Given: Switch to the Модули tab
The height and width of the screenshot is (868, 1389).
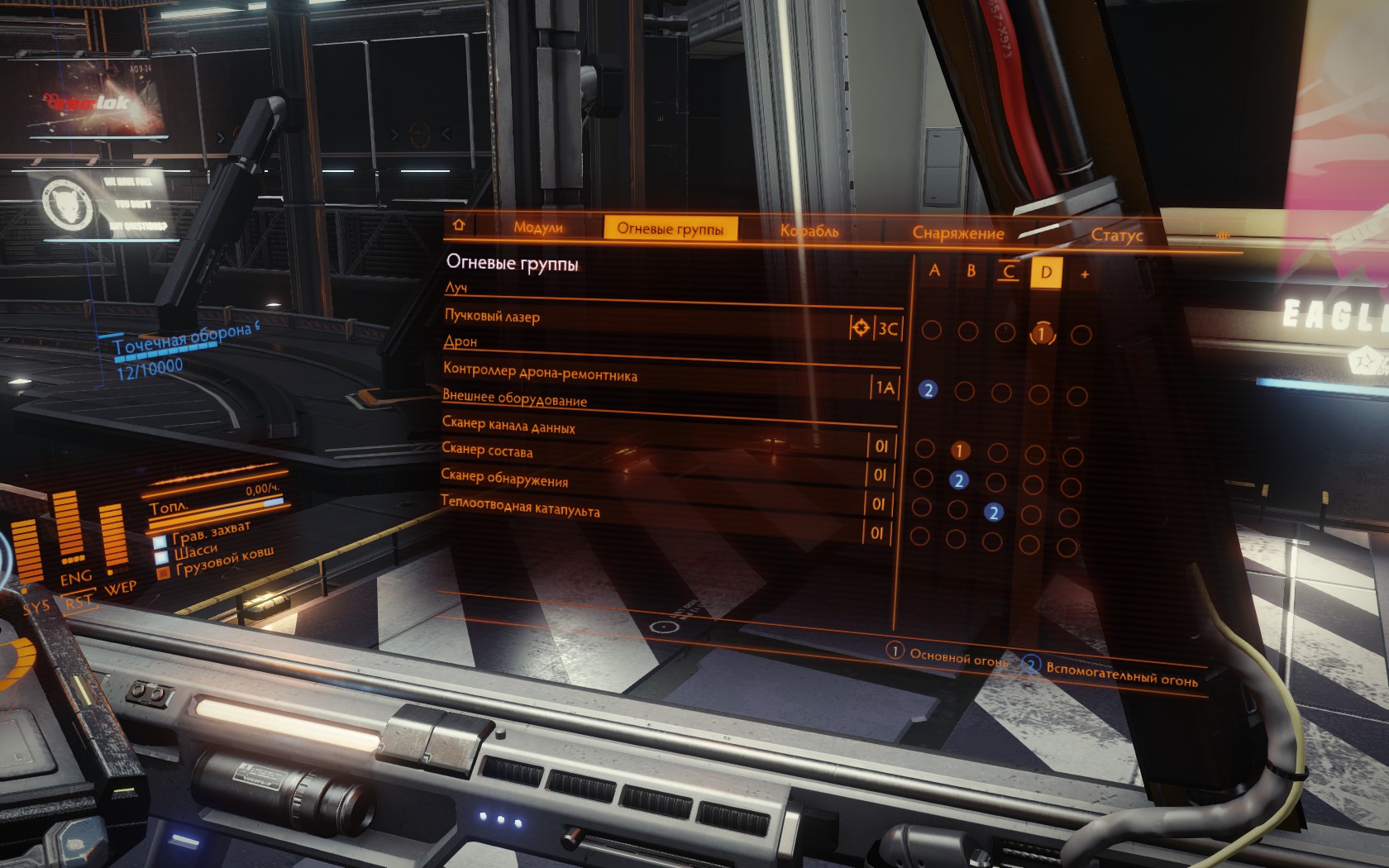Looking at the screenshot, I should click(x=537, y=227).
